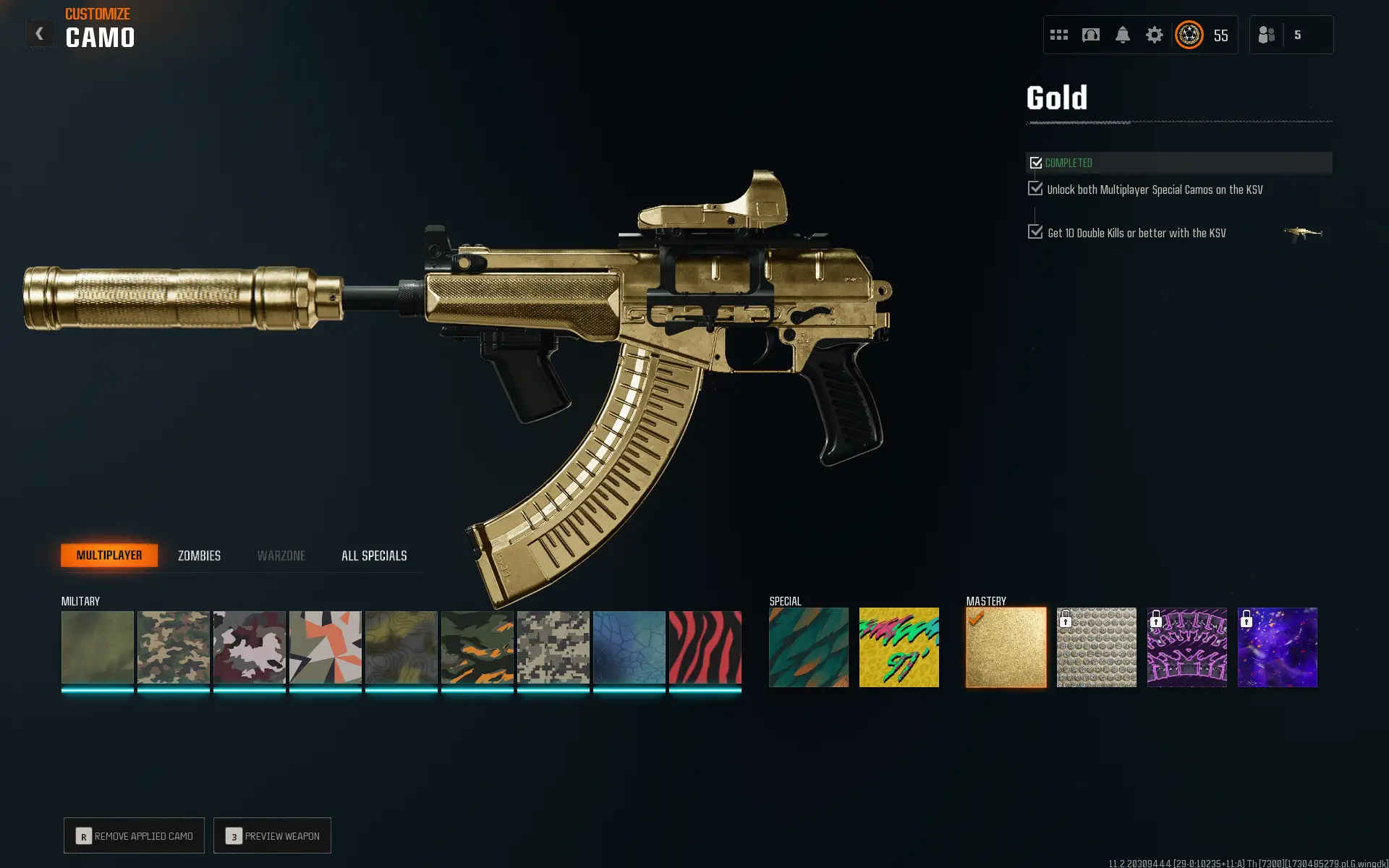This screenshot has height=868, width=1389.
Task: Open the All Specials tab
Action: [374, 556]
